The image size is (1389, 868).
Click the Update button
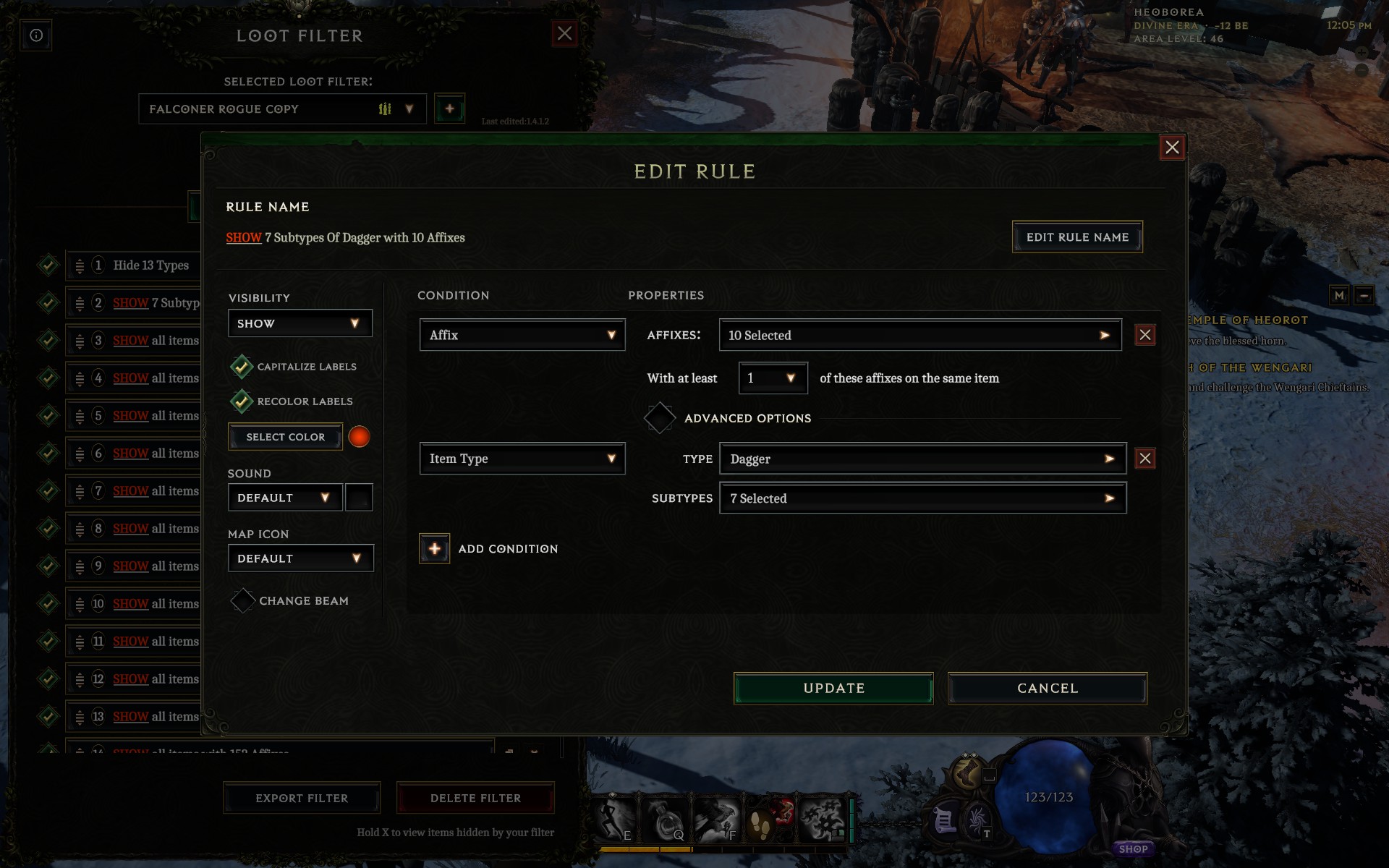pyautogui.click(x=833, y=688)
